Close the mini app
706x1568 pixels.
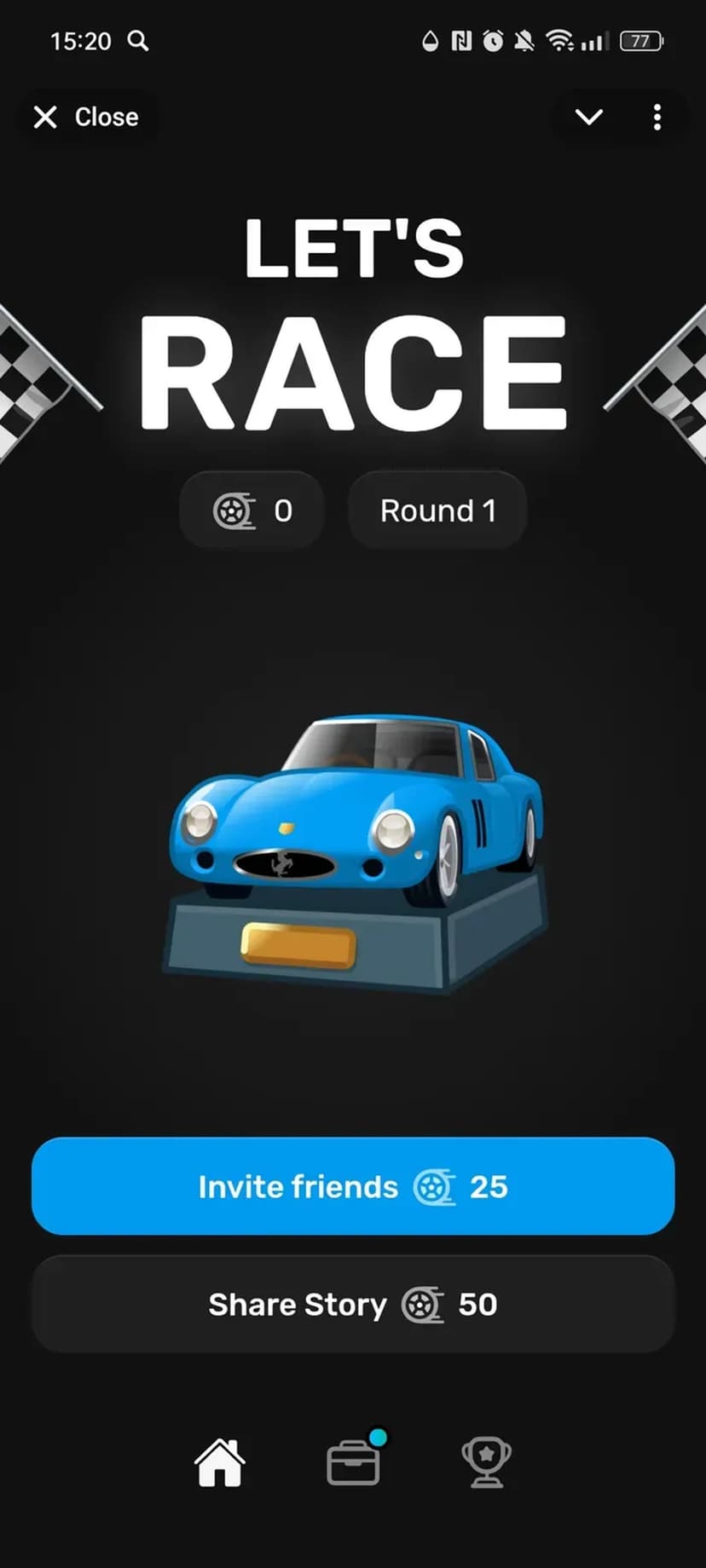coord(85,117)
